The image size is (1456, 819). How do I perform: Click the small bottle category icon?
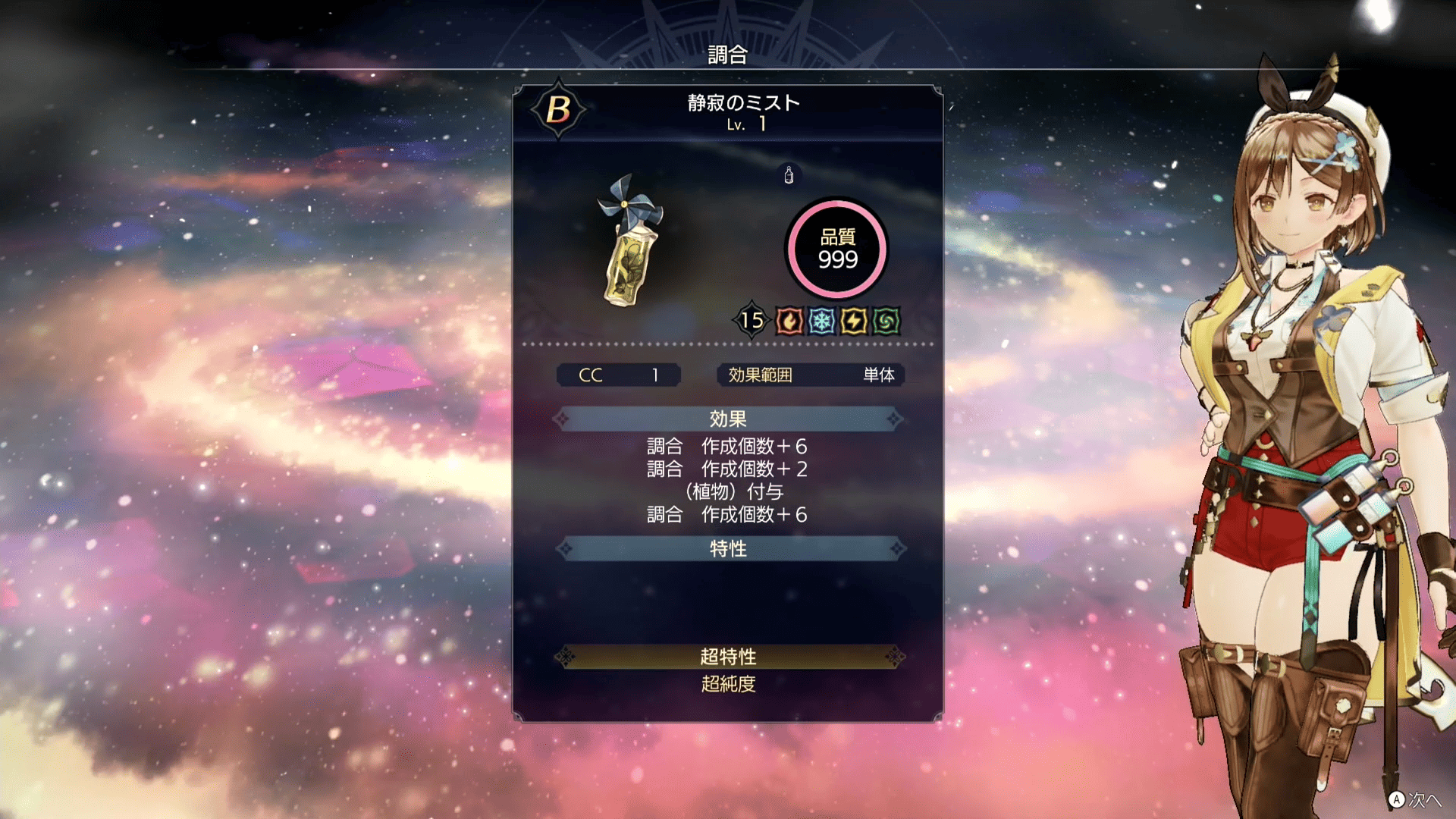pos(789,175)
